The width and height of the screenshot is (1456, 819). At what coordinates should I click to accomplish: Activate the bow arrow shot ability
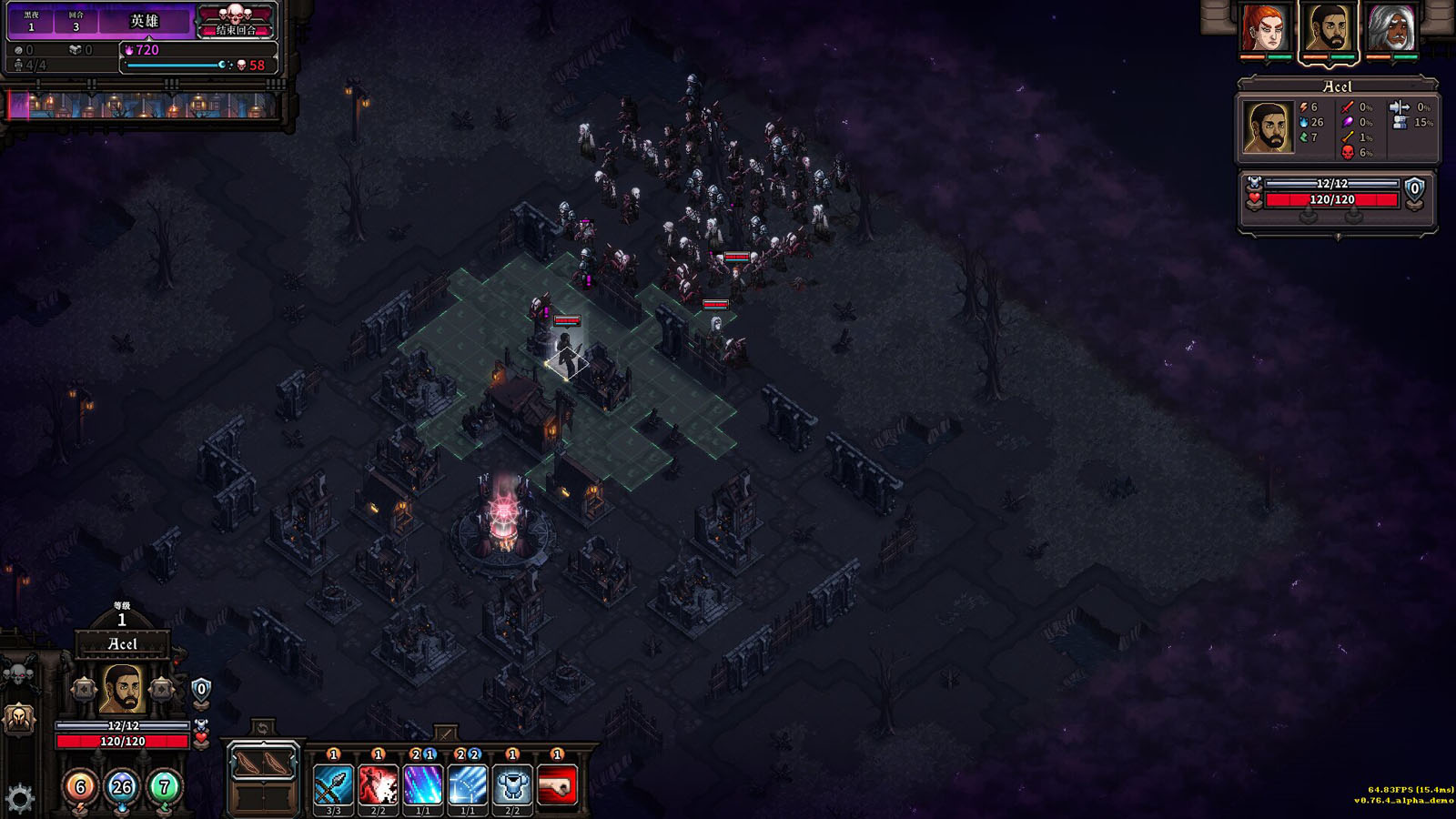333,785
